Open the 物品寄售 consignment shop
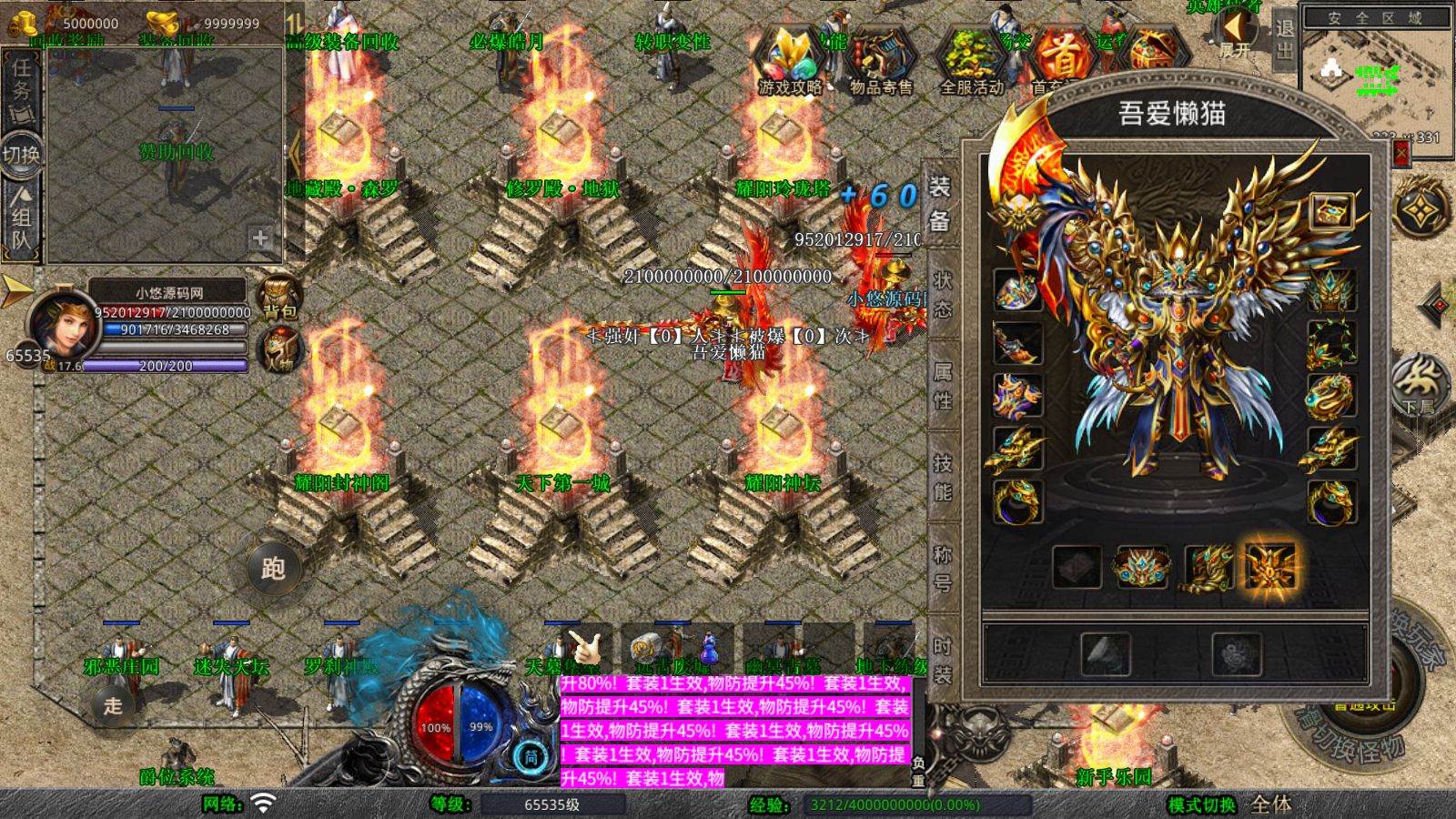1456x819 pixels. tap(880, 60)
